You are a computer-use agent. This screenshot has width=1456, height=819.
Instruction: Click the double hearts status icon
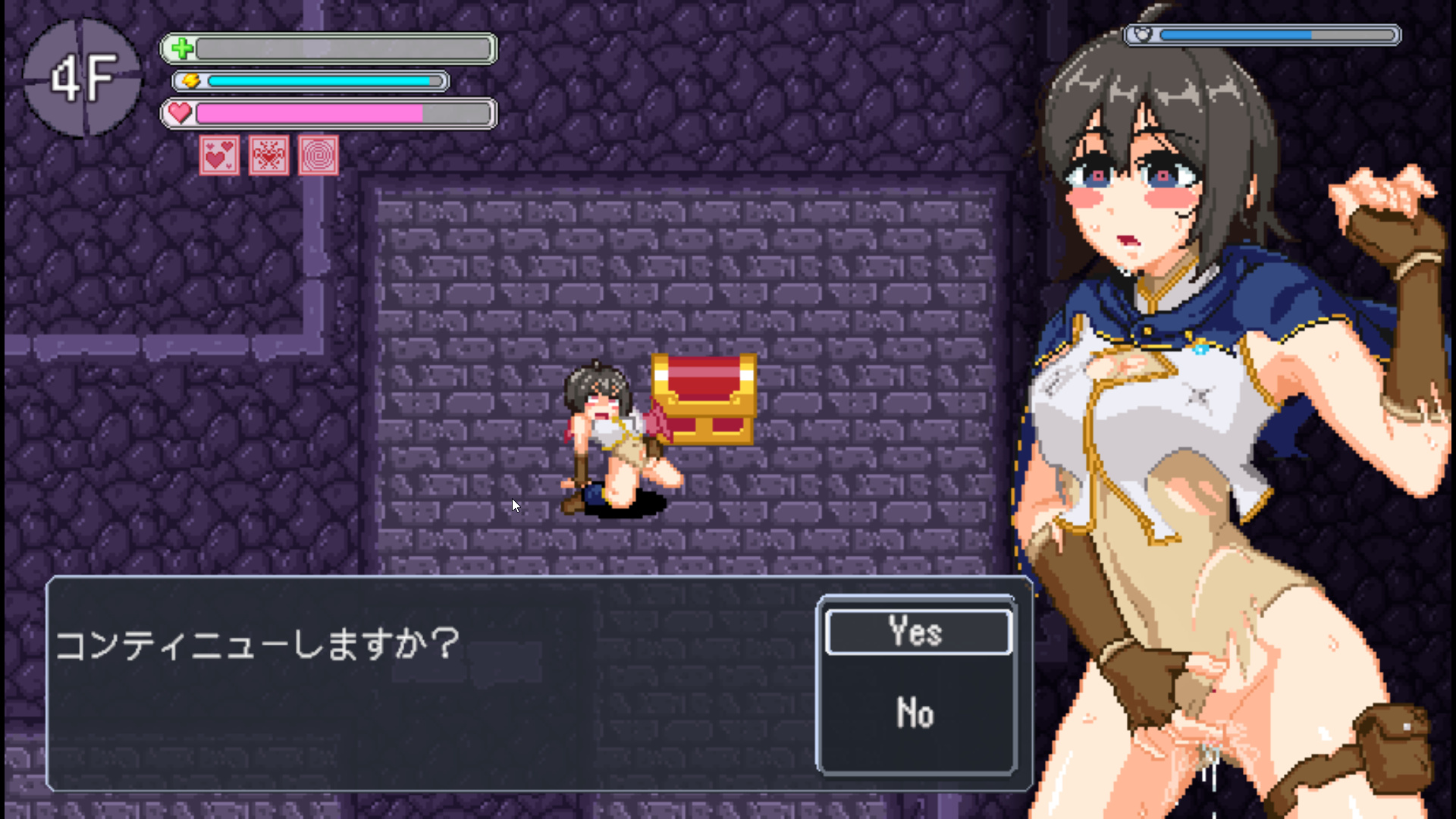[x=219, y=155]
